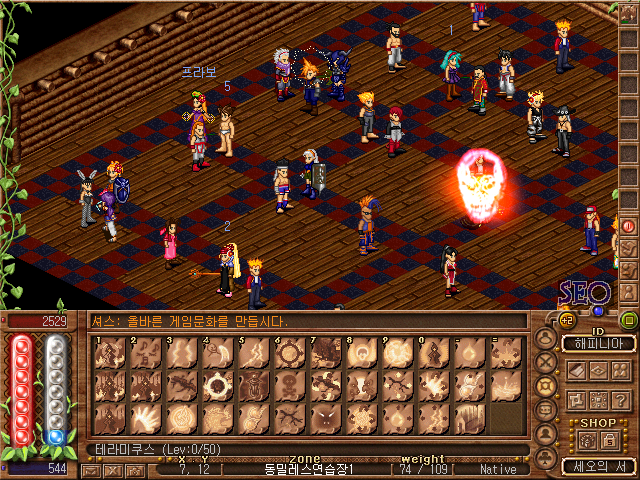The width and height of the screenshot is (640, 480).
Task: Click the gold +2 badge button
Action: 565,321
